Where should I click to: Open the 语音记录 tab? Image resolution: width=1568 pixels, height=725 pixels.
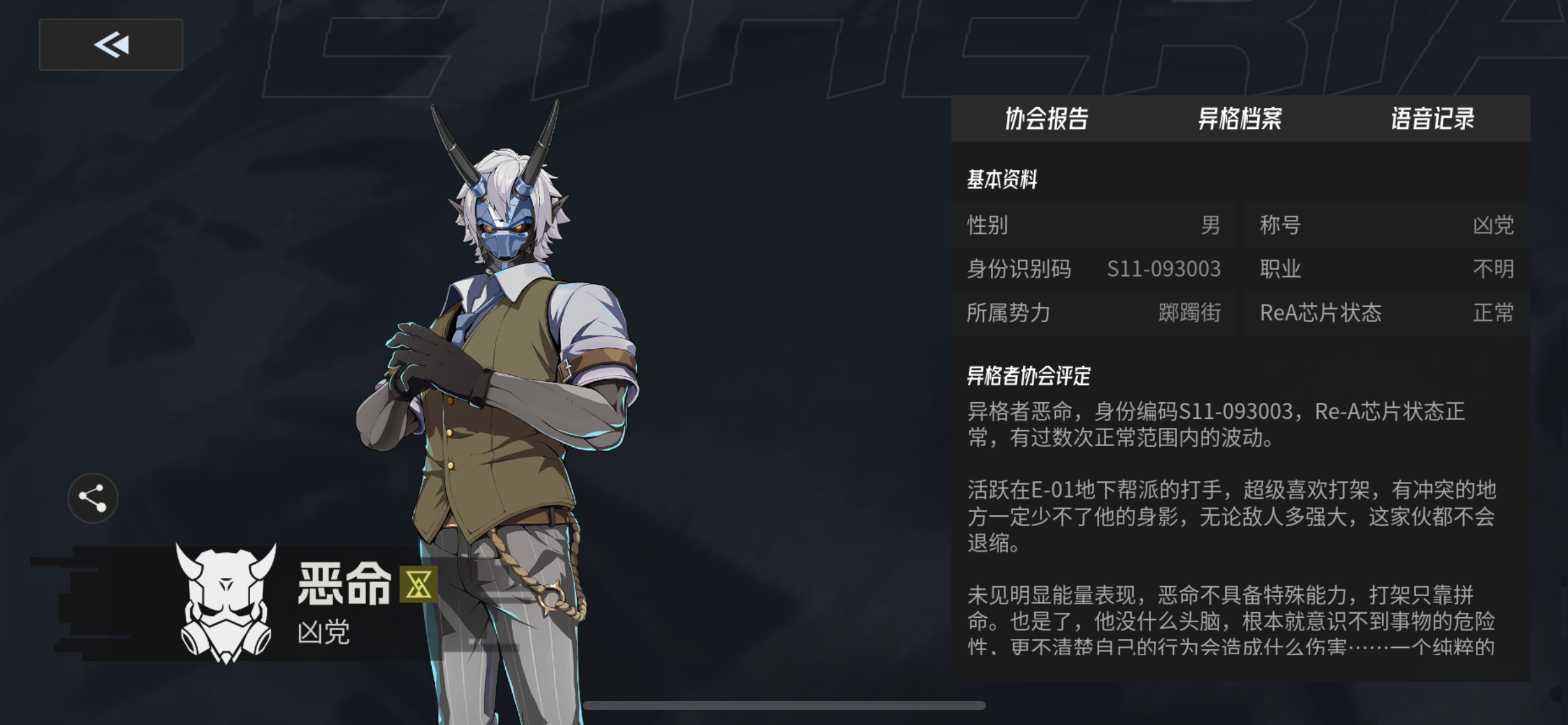[x=1432, y=119]
